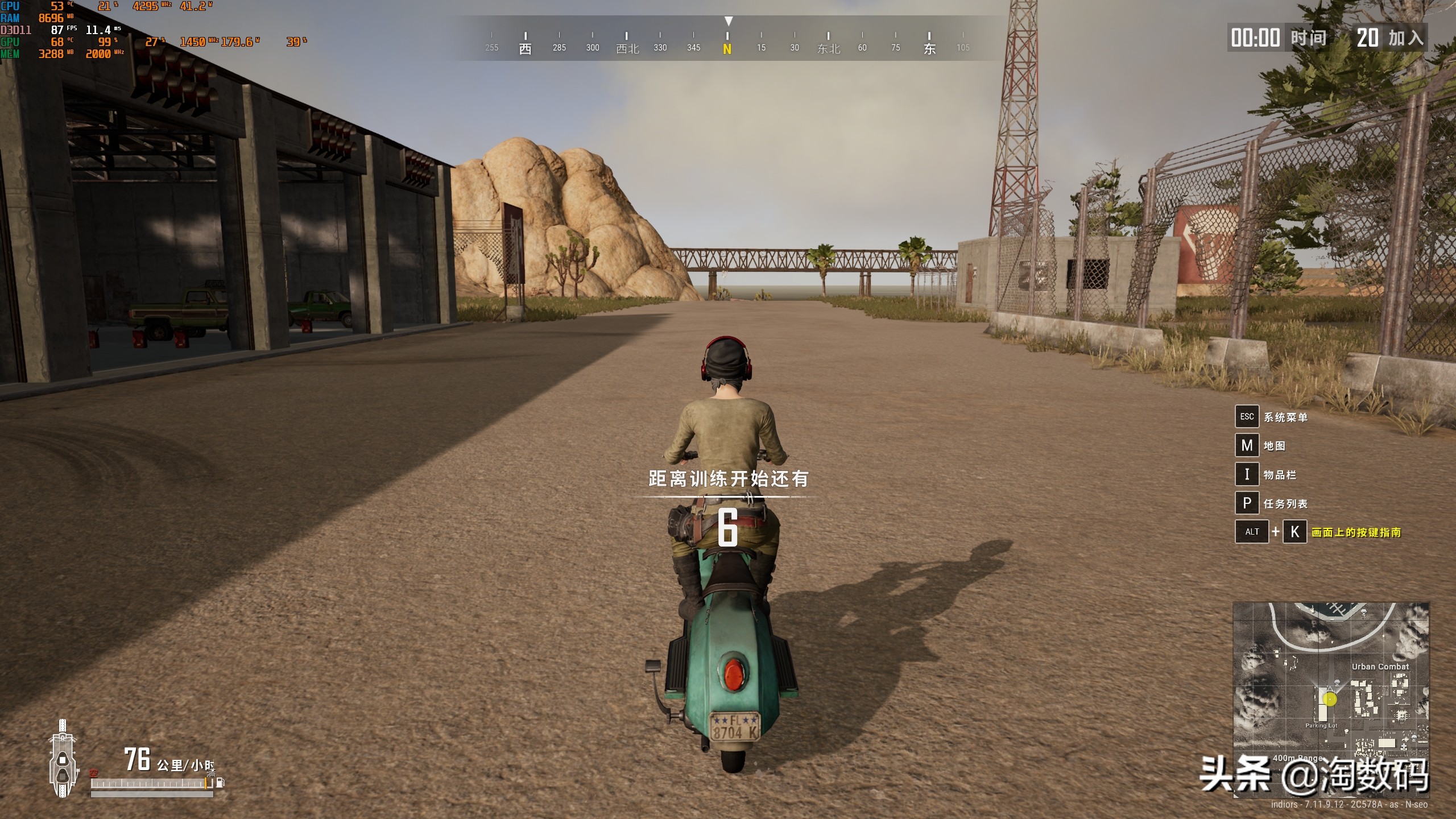Open the minimap showing Urban Combat

[1330, 698]
